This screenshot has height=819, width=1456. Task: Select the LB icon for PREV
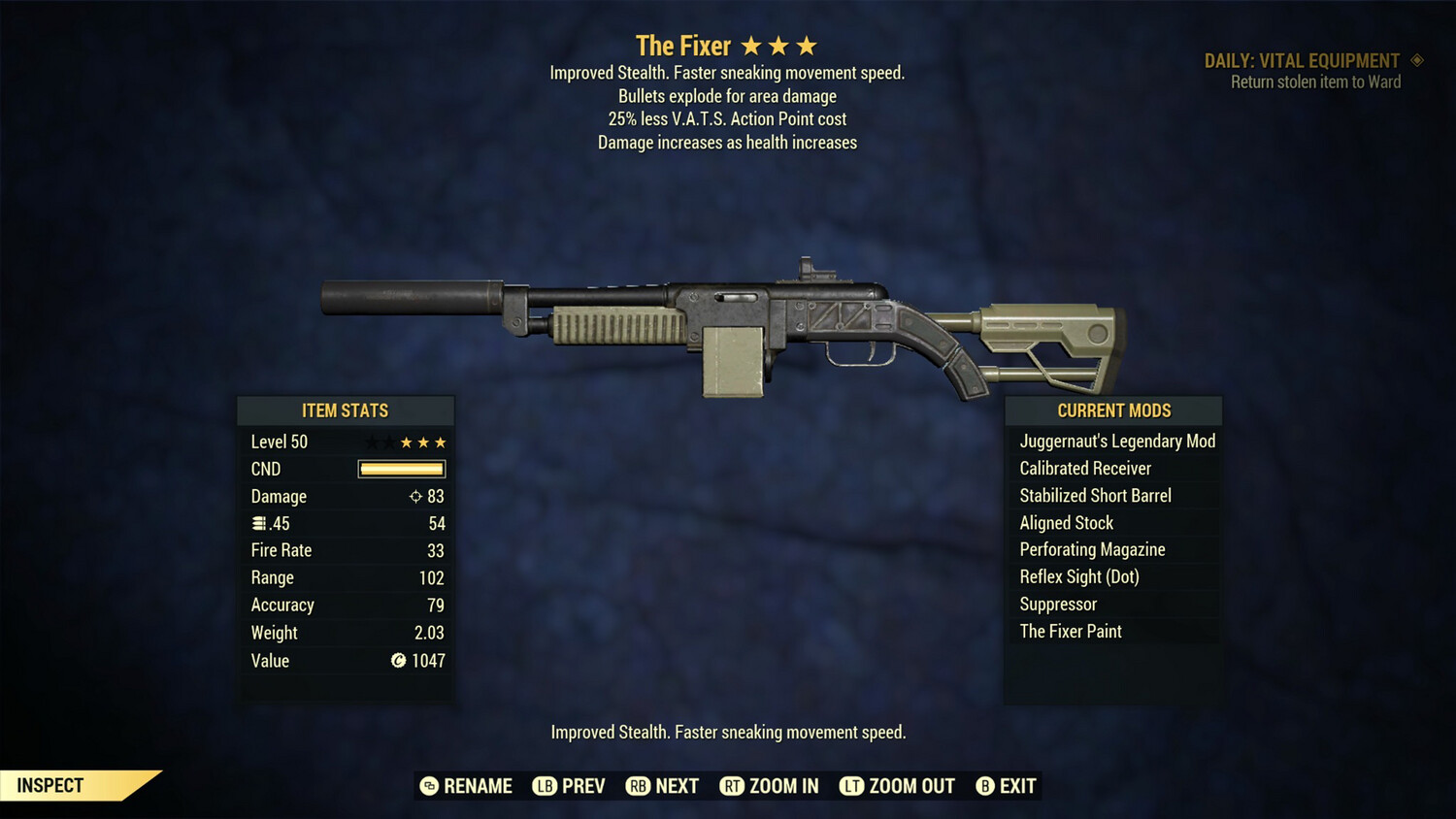547,786
